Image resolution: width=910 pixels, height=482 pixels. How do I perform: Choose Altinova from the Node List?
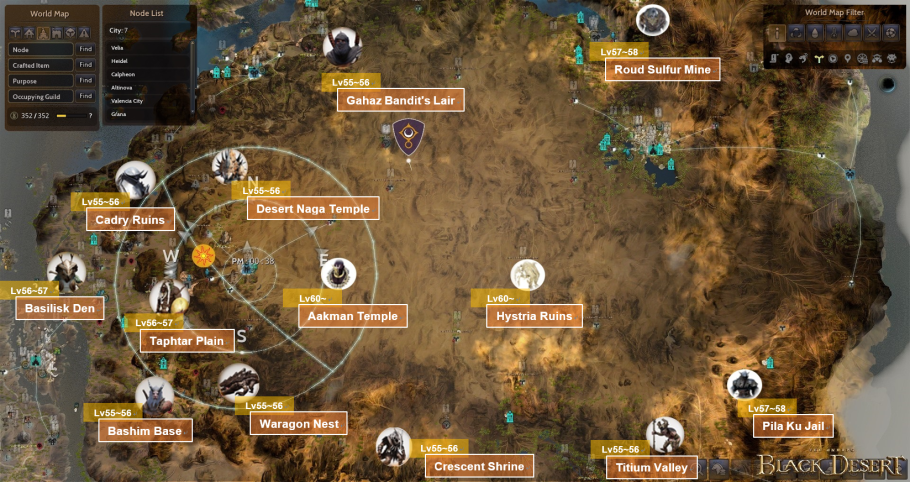click(122, 87)
